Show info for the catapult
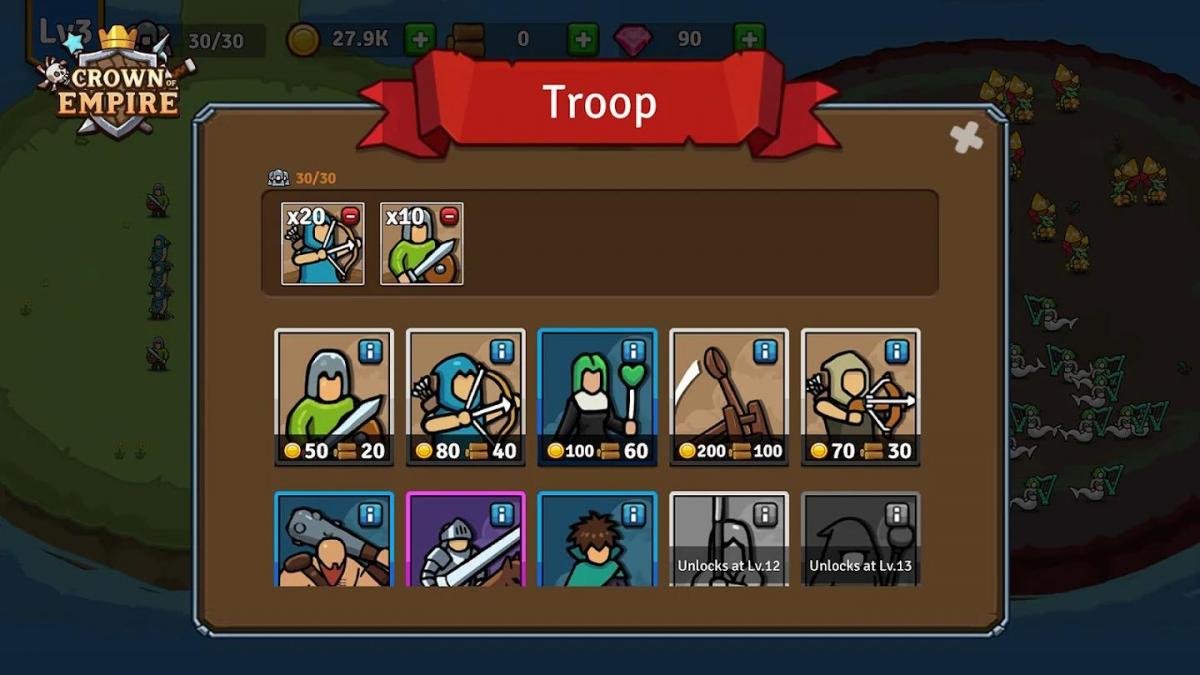This screenshot has width=1200, height=675. tap(766, 351)
